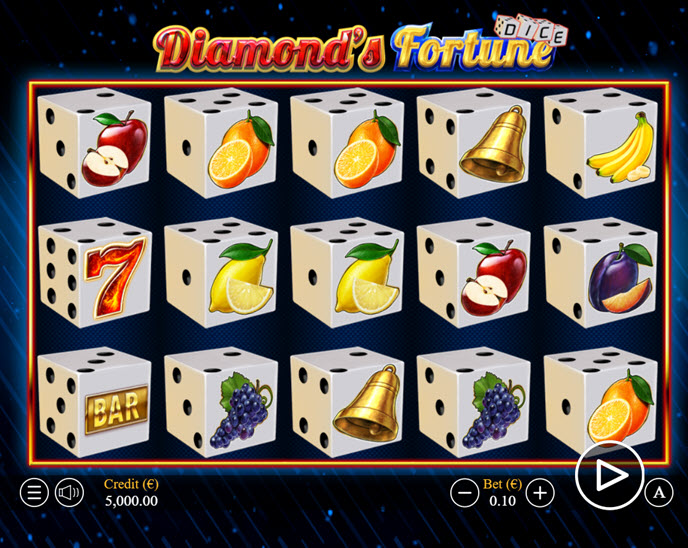Increase the bet with the plus button
This screenshot has height=548, width=688.
coord(540,492)
